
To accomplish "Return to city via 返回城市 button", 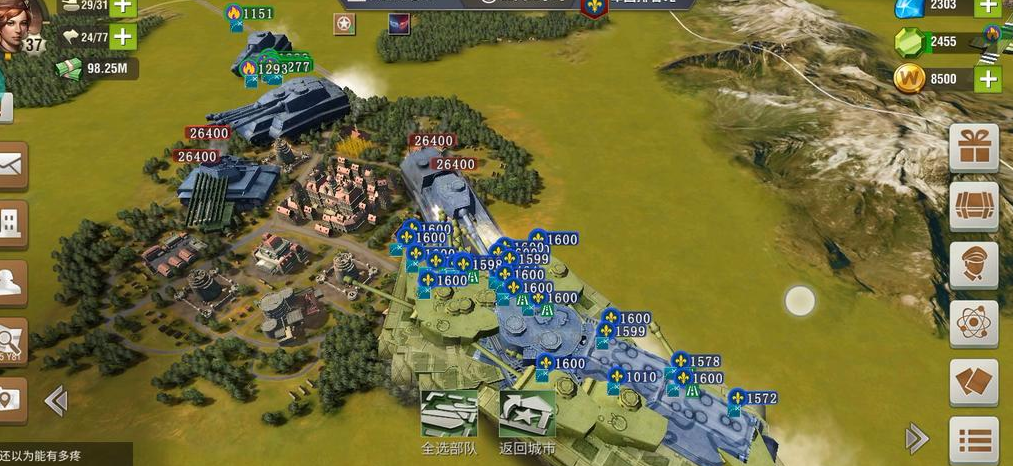I will click(x=527, y=418).
